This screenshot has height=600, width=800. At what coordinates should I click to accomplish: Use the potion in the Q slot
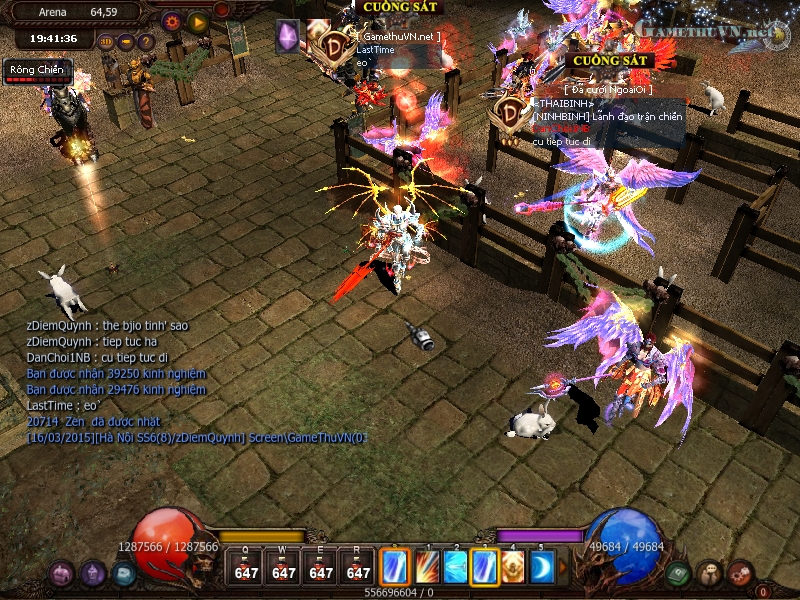247,567
